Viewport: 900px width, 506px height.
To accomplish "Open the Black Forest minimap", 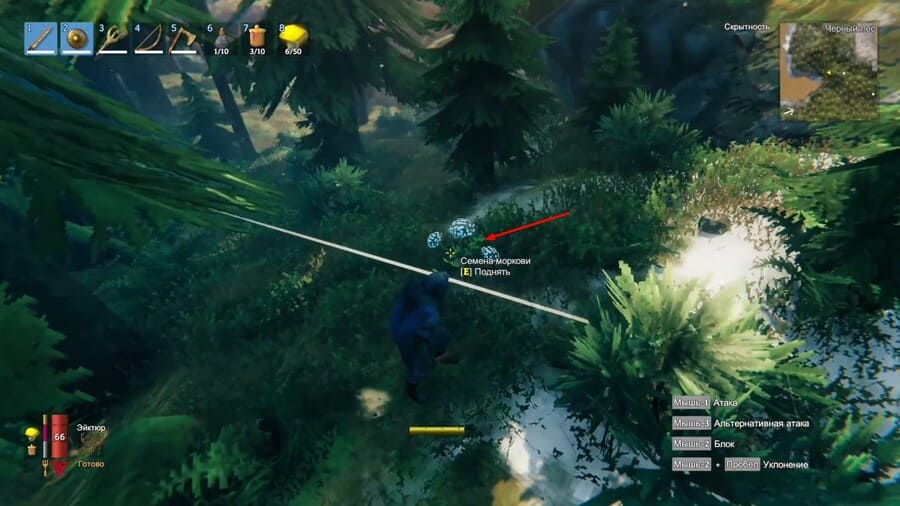I will [828, 71].
